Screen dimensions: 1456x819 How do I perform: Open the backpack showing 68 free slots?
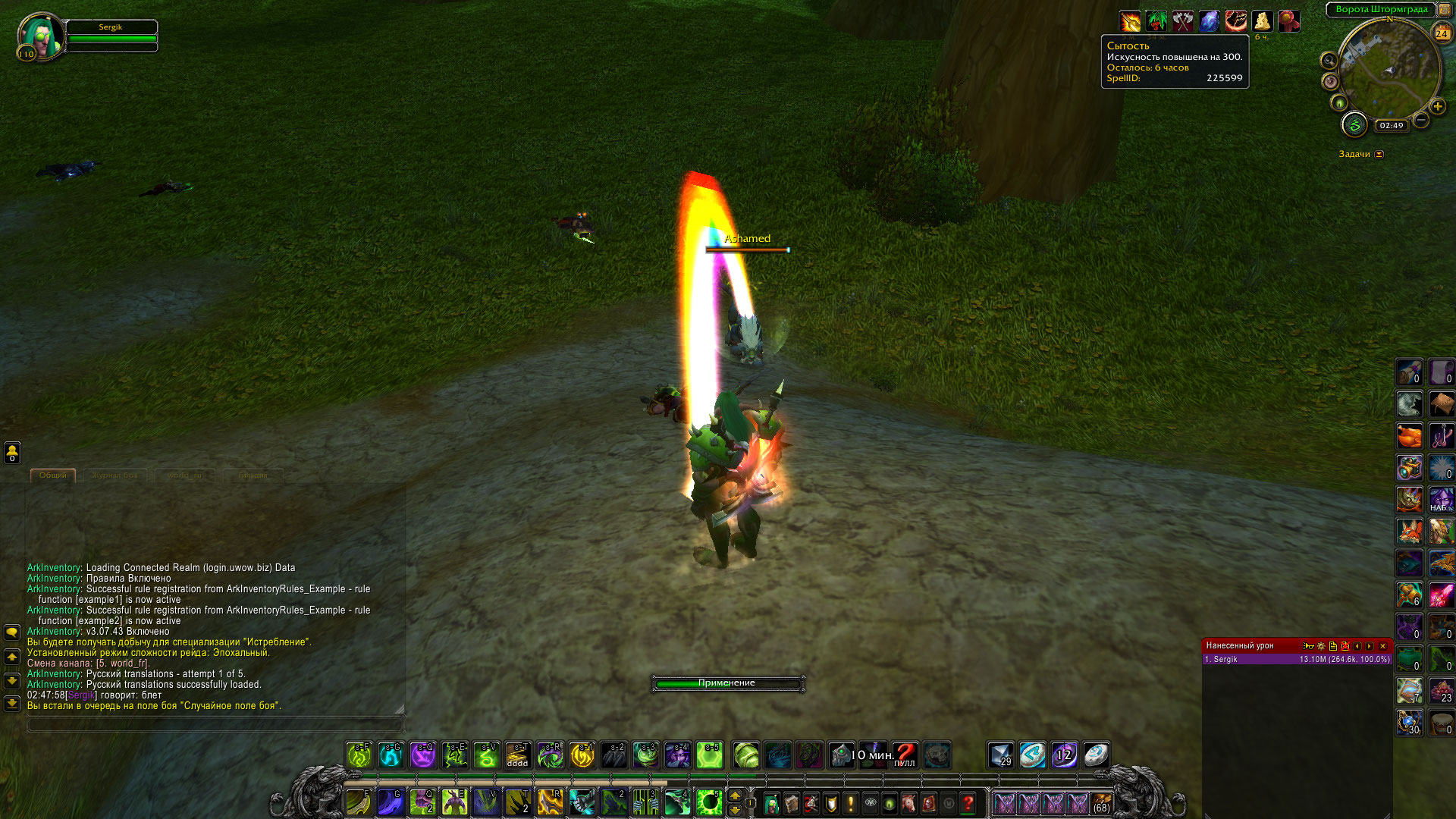pyautogui.click(x=1101, y=802)
